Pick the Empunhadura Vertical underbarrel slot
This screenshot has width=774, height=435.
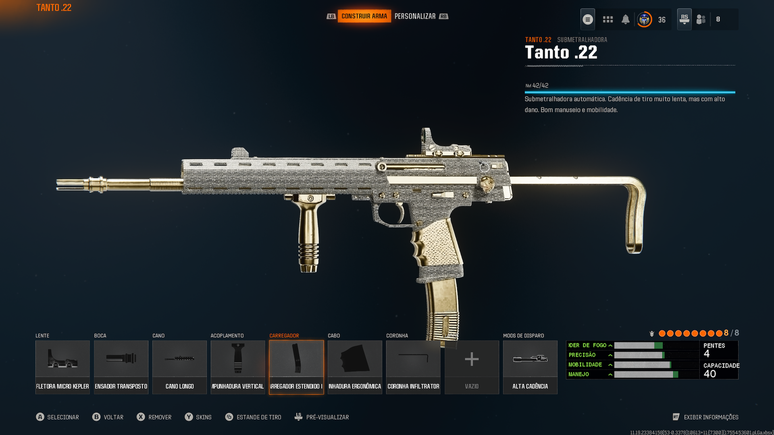point(238,366)
